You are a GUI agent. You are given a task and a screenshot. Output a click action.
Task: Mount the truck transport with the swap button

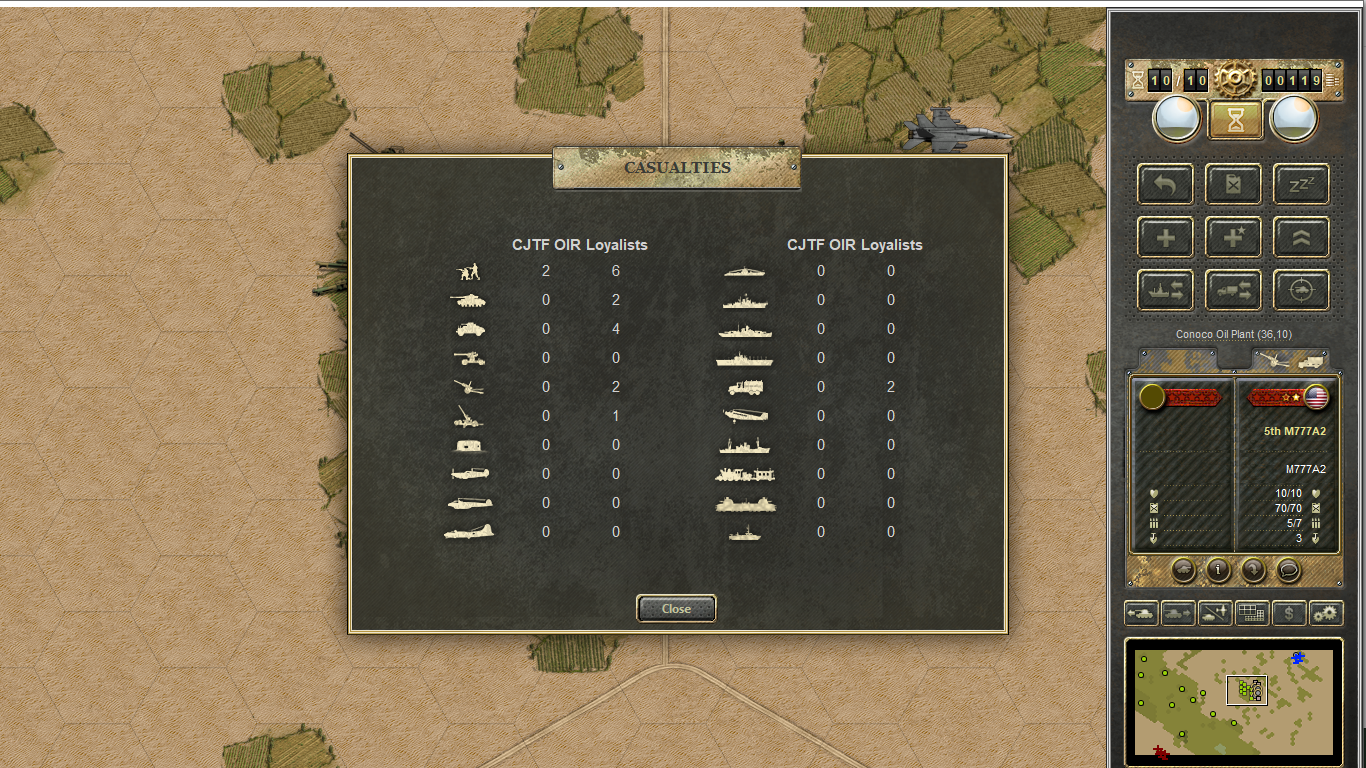pos(1233,290)
